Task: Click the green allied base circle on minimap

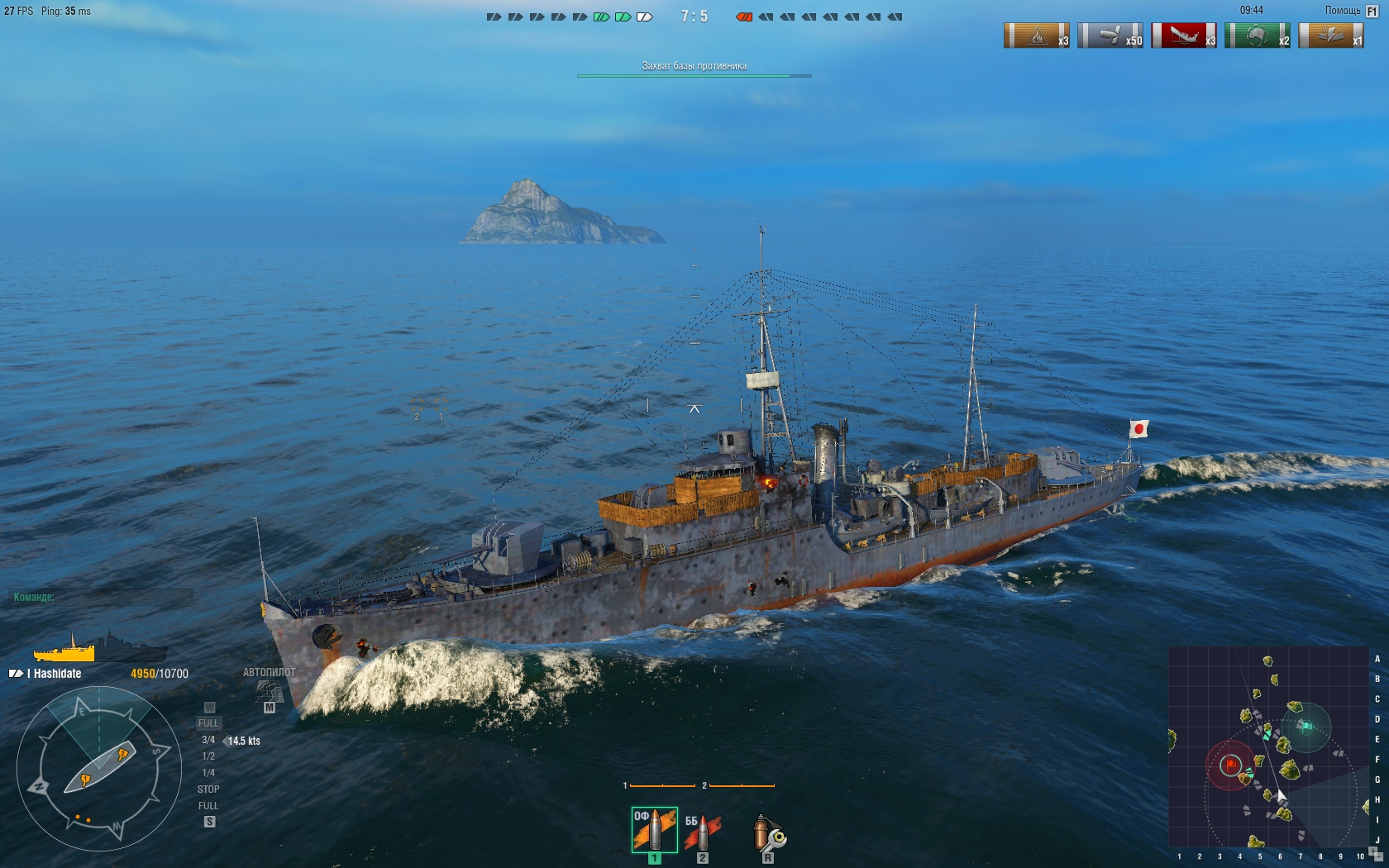Action: [1305, 727]
